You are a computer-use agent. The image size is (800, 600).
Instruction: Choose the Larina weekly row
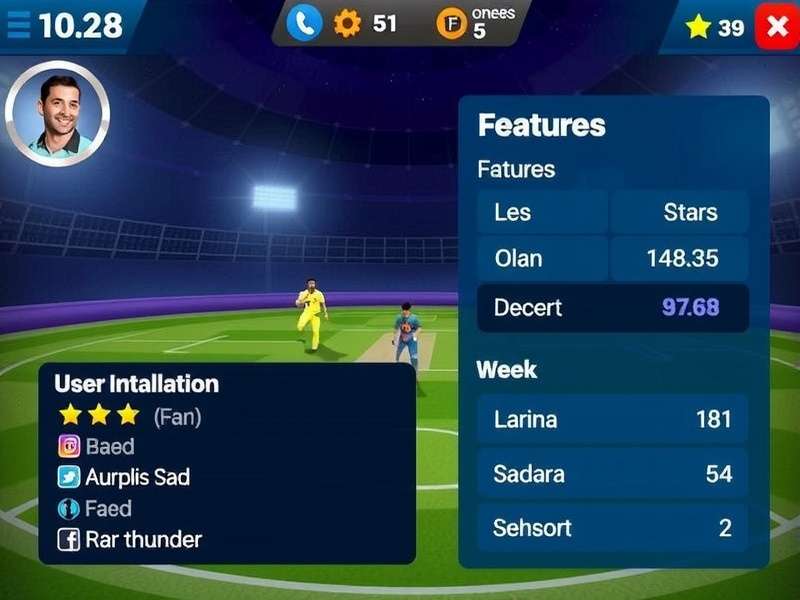point(612,418)
